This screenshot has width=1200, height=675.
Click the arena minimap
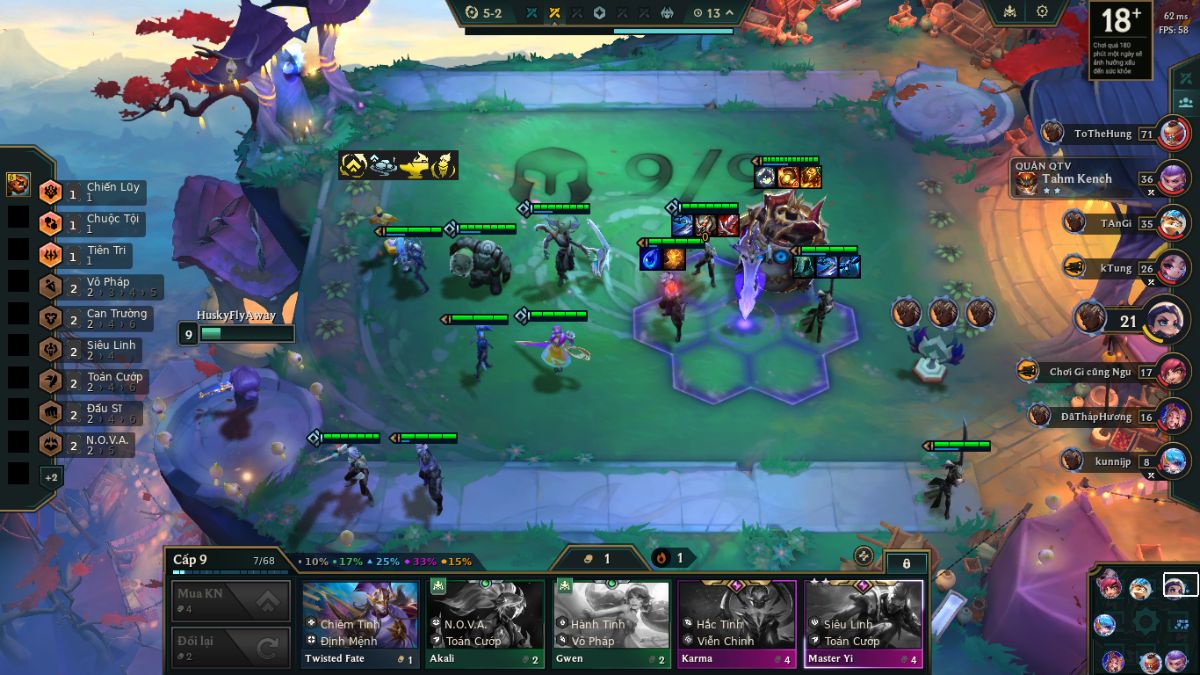coord(1145,622)
